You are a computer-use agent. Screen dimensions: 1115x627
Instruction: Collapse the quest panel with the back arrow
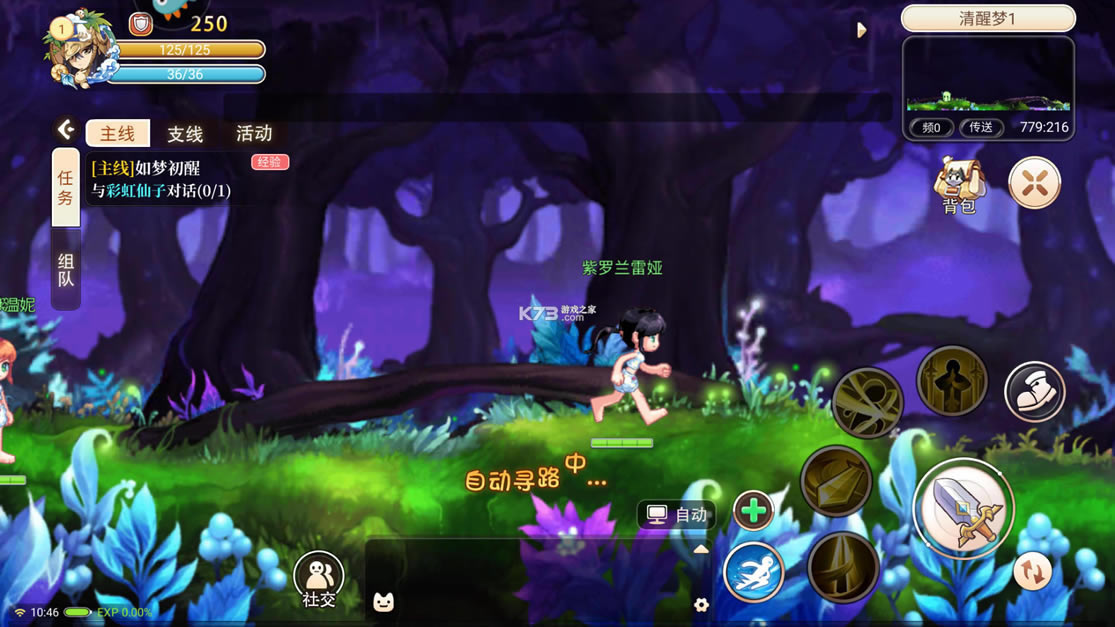click(x=66, y=129)
